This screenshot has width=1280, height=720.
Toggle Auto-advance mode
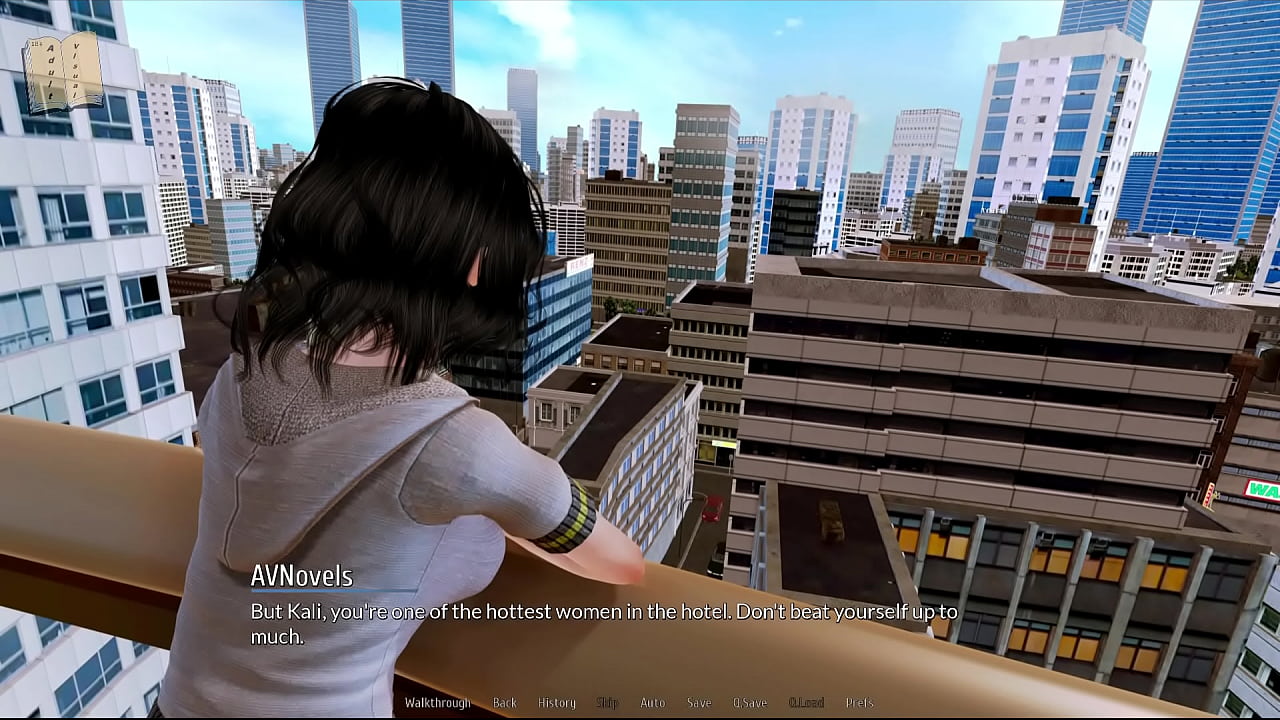[652, 703]
